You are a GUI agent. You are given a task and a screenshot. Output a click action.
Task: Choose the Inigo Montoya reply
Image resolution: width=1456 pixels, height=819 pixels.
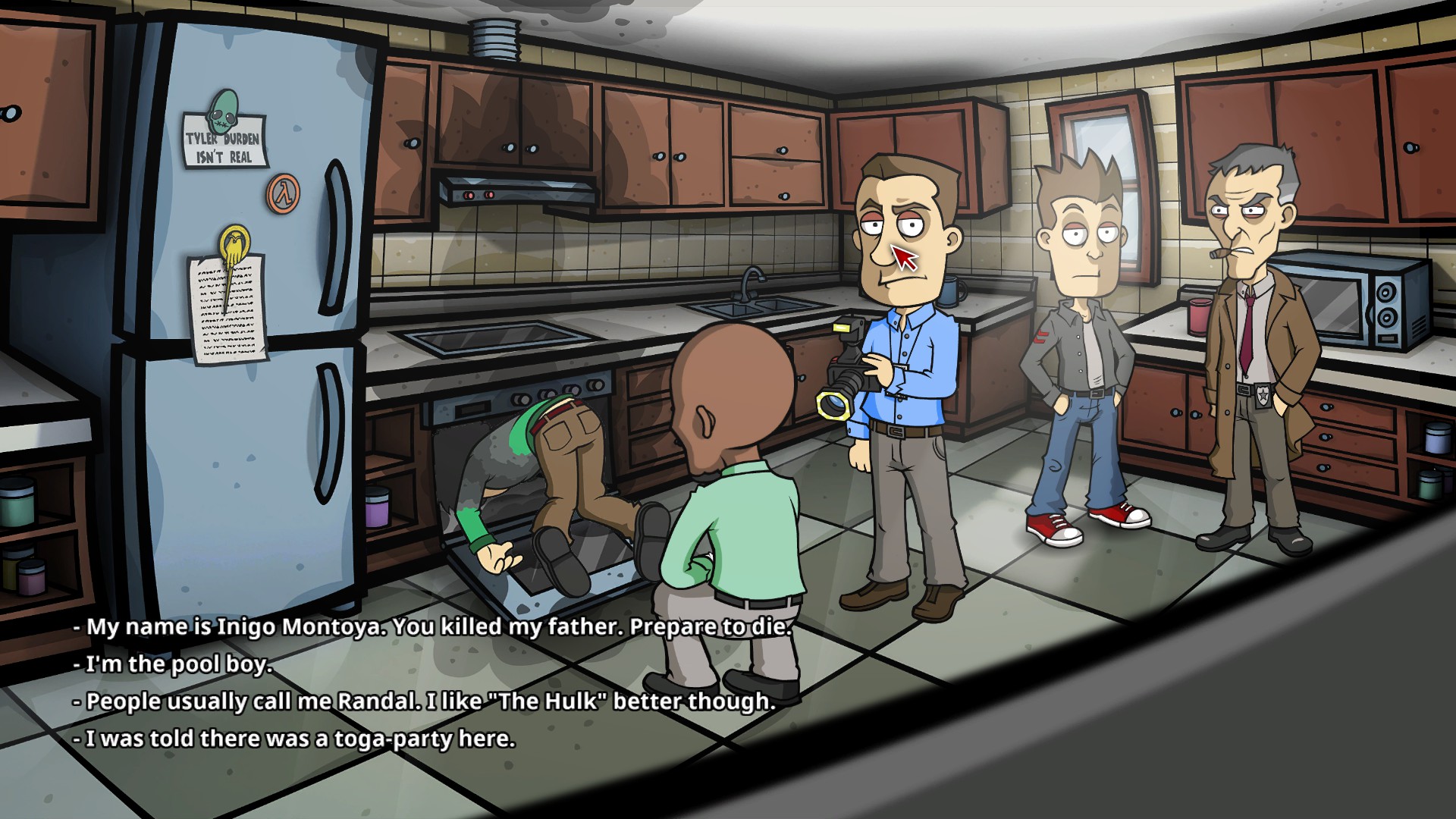432,628
